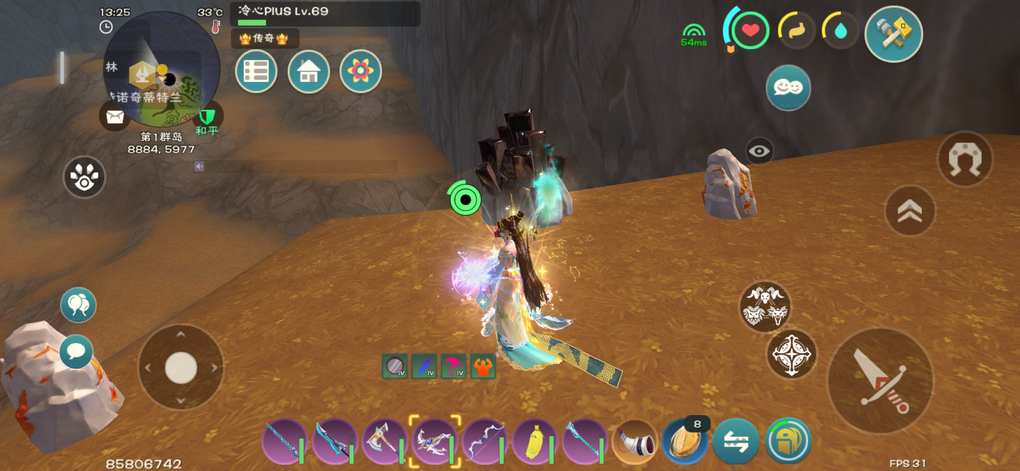Open the smiley chat bubbles button

[788, 88]
